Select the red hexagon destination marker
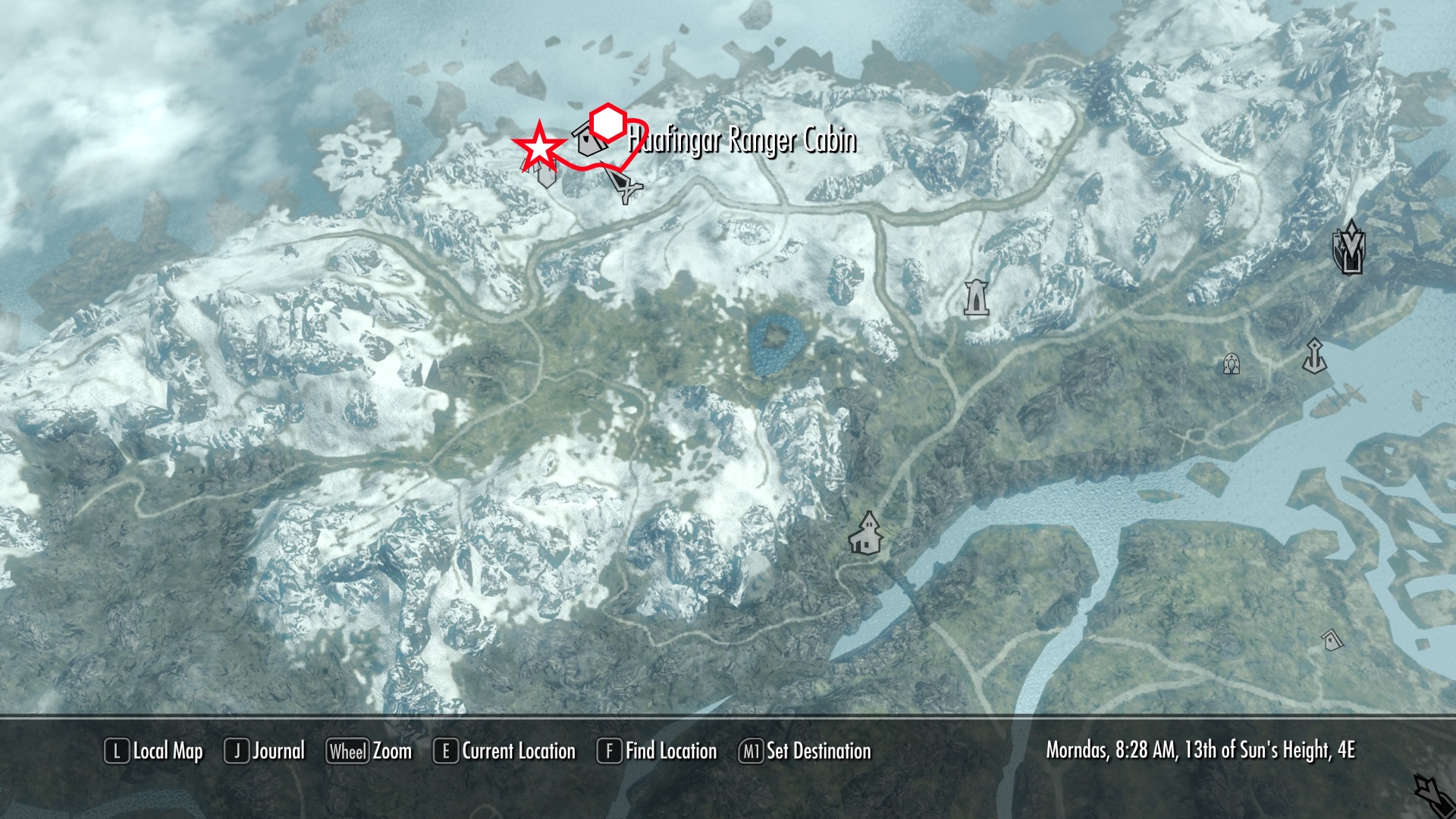This screenshot has width=1456, height=819. (607, 122)
